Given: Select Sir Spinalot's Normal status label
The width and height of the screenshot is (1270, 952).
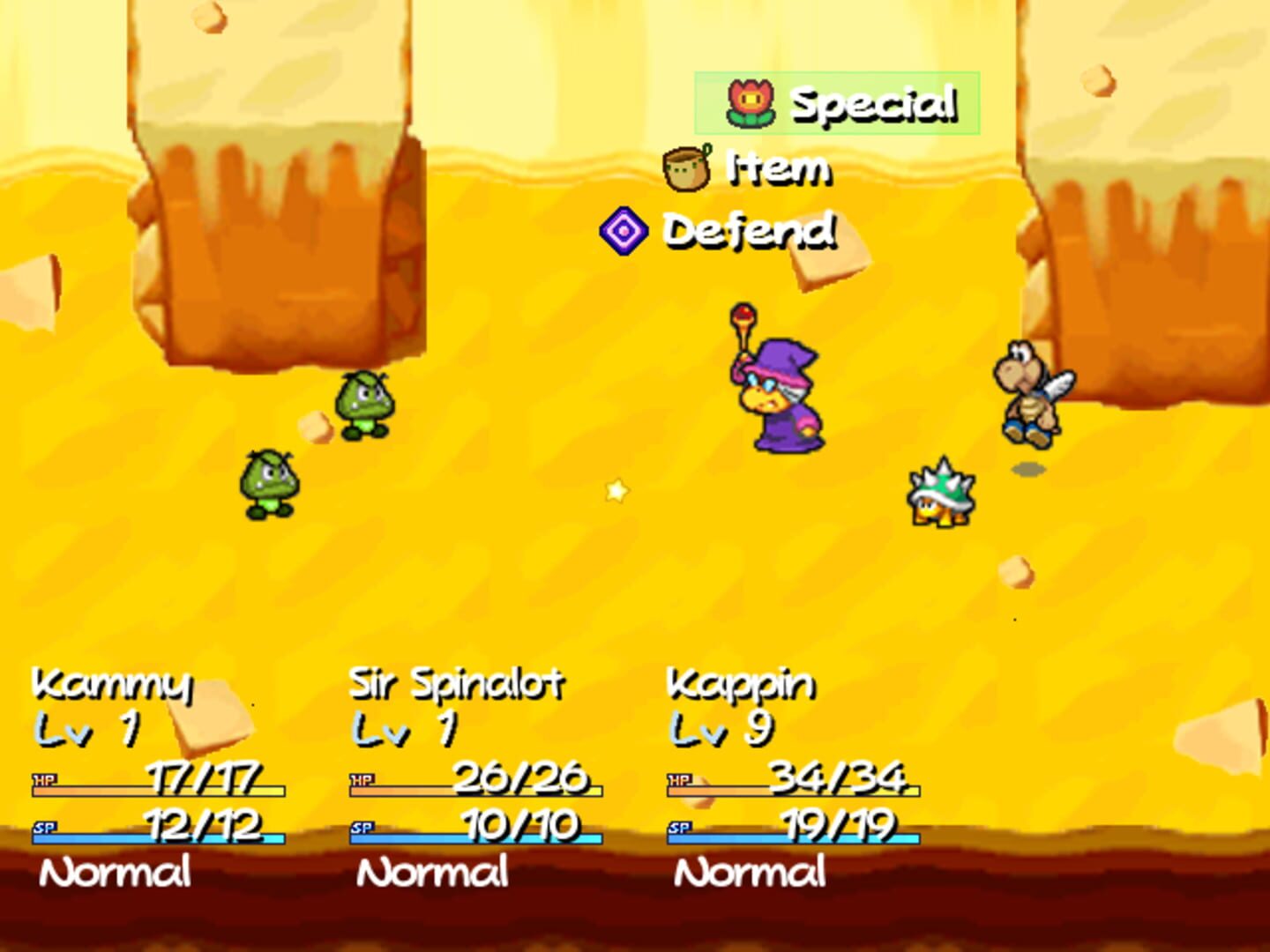Looking at the screenshot, I should [432, 871].
